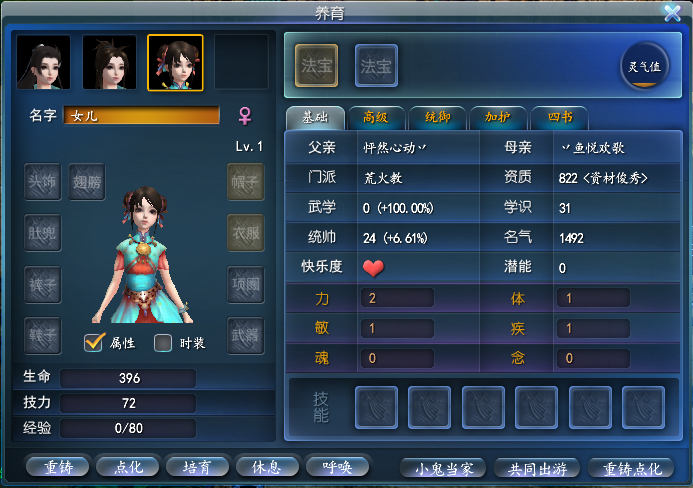Image resolution: width=693 pixels, height=488 pixels.
Task: Enable the 时装 checkbox
Action: pos(164,343)
